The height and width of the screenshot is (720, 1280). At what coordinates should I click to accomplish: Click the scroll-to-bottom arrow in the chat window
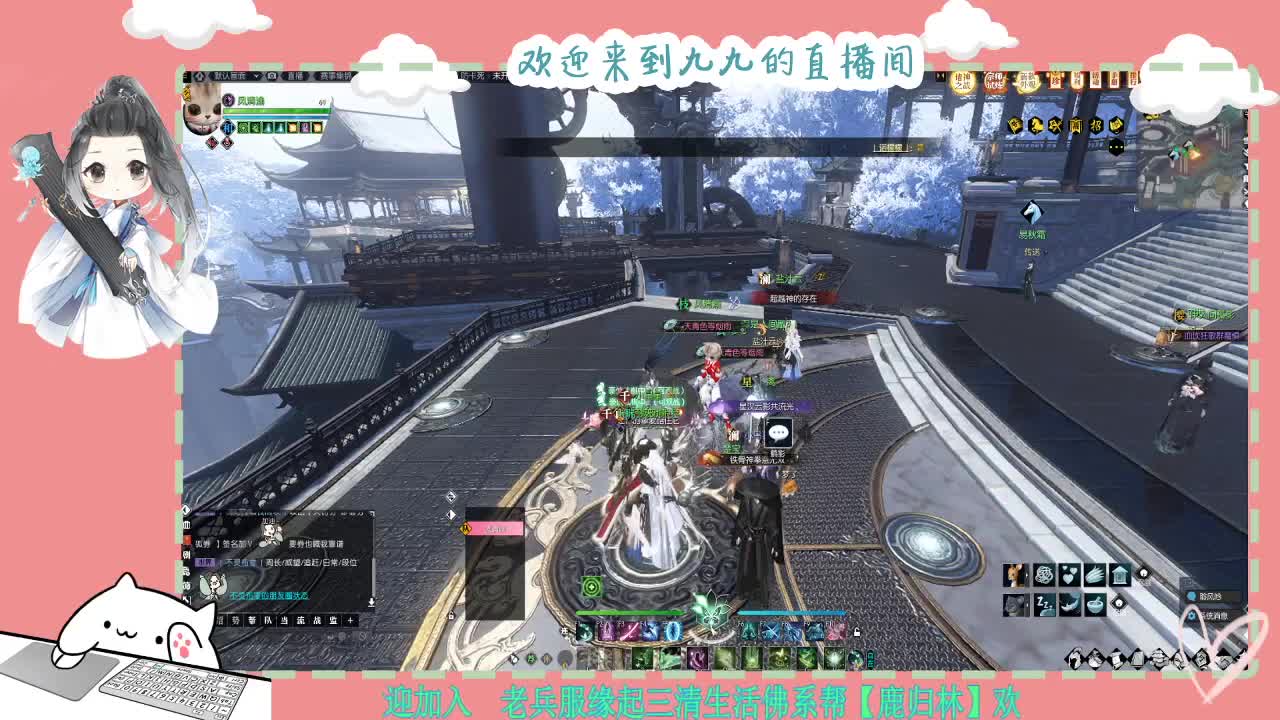[371, 601]
